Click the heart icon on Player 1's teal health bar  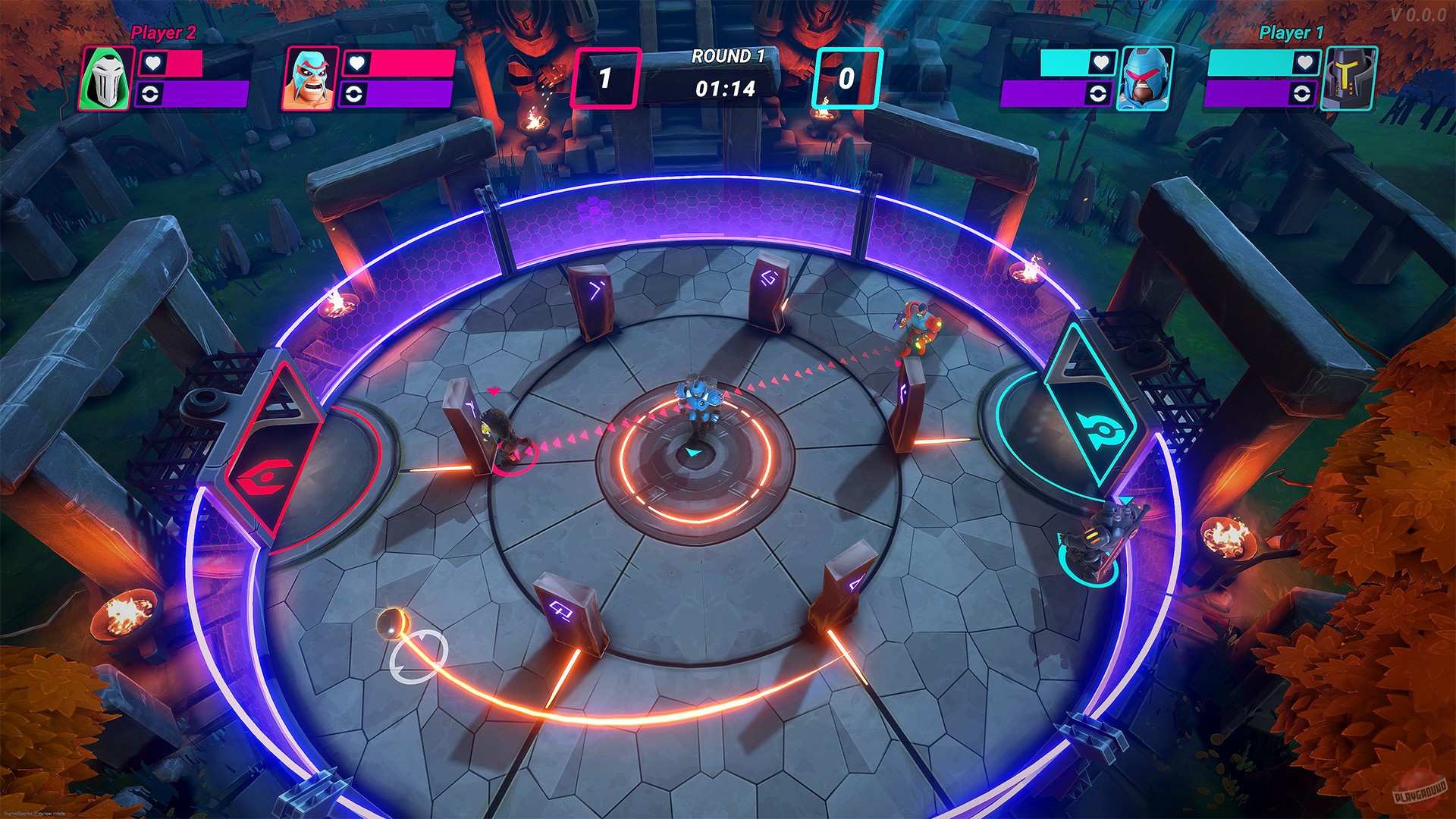pyautogui.click(x=1100, y=62)
